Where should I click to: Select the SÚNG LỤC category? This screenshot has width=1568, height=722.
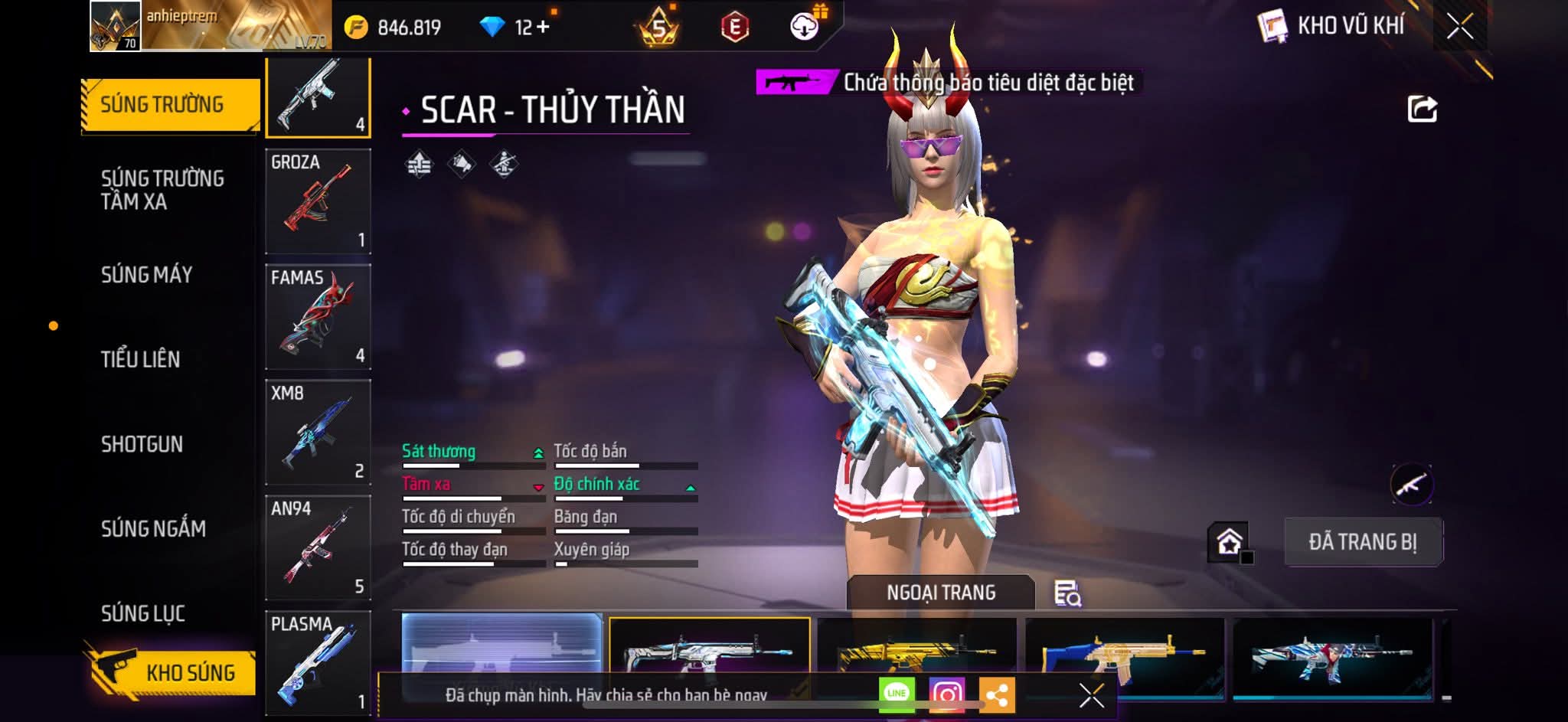coord(143,613)
